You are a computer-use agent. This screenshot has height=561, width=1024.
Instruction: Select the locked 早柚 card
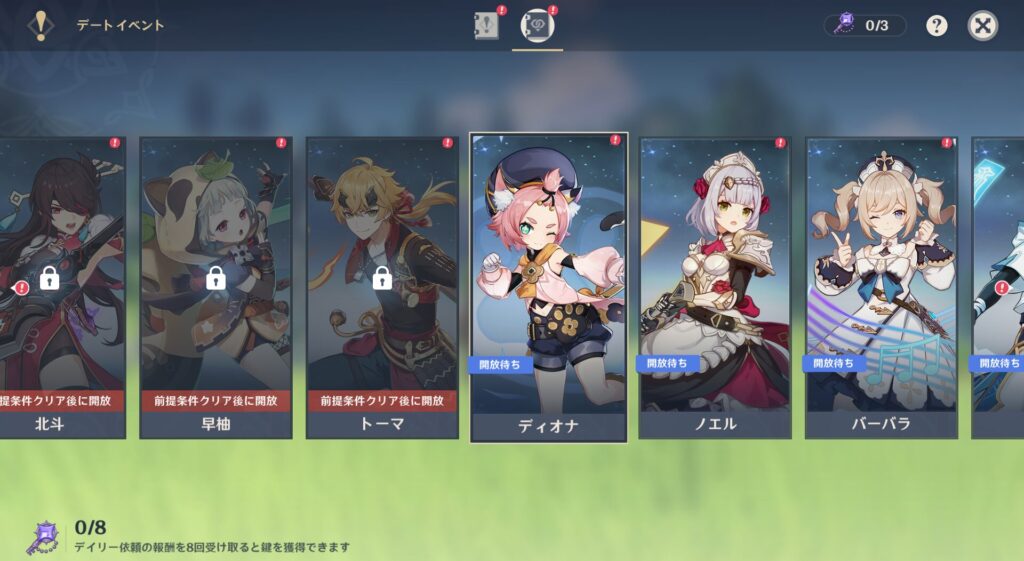(216, 287)
